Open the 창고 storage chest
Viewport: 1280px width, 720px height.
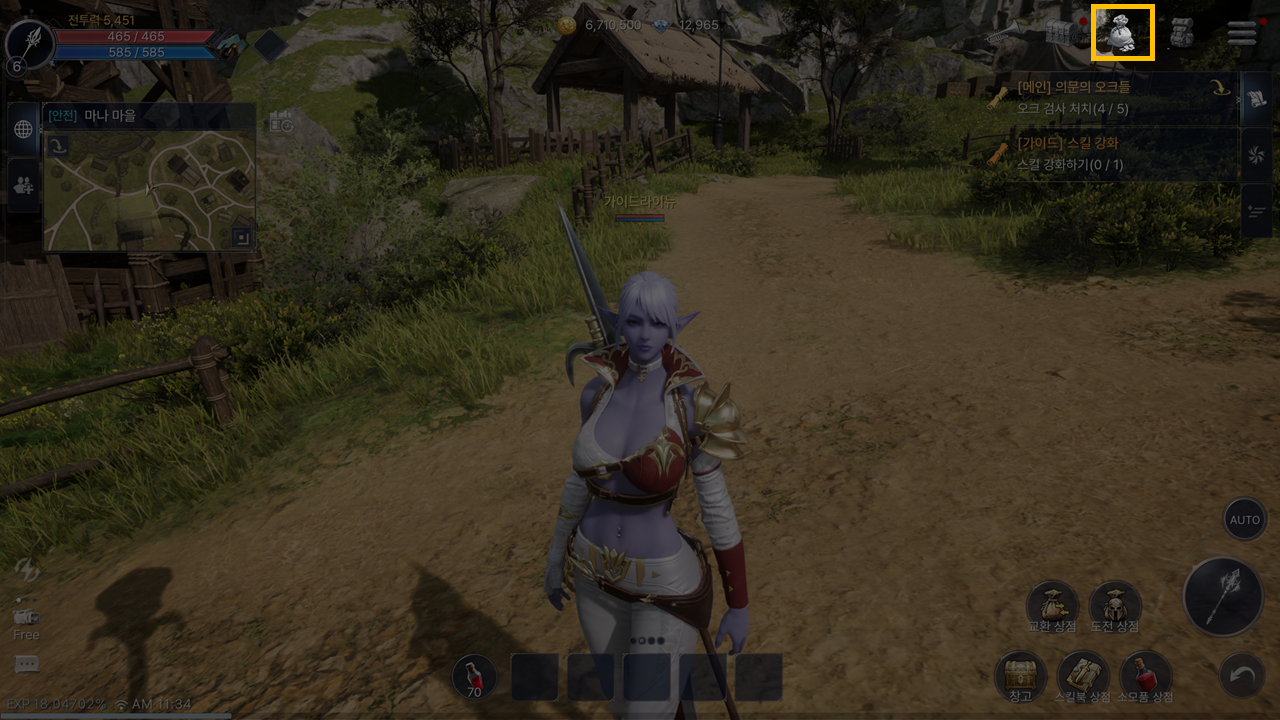coord(1020,675)
